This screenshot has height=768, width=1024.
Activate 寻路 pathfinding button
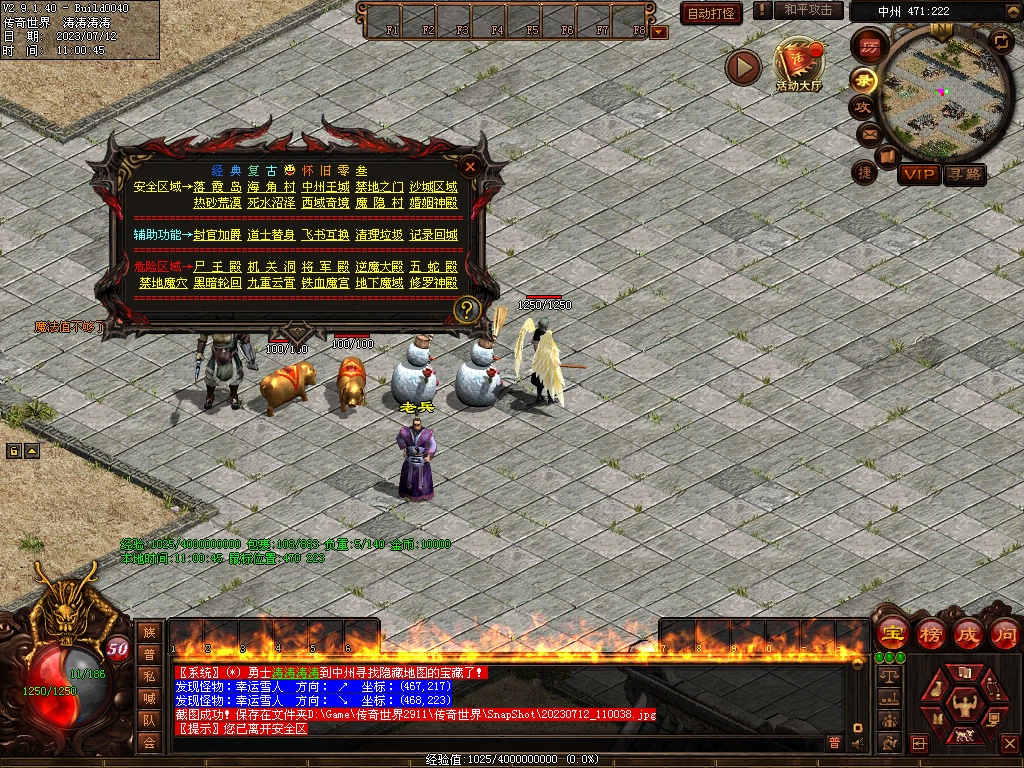click(965, 174)
